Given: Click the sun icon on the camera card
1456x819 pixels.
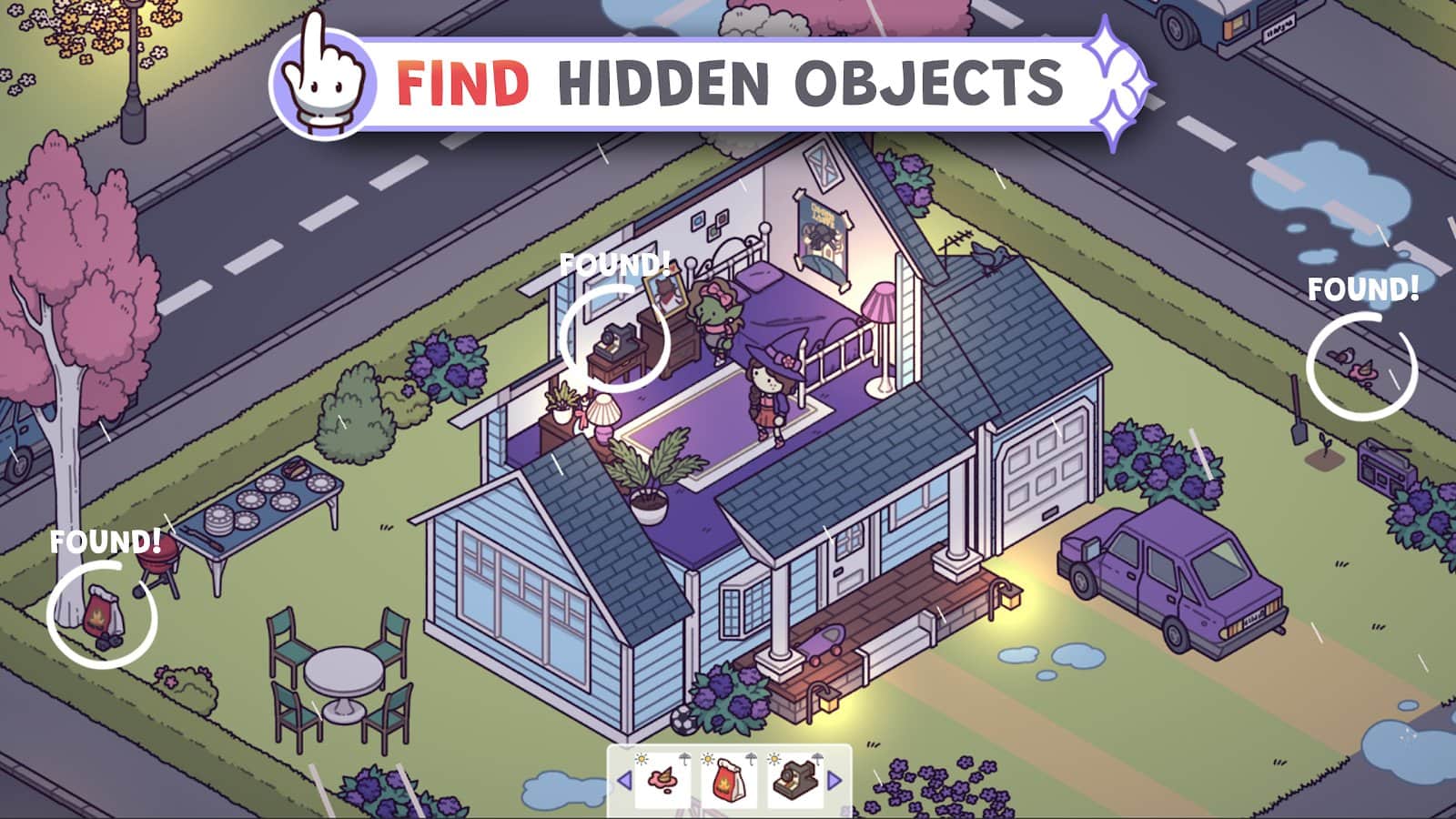Looking at the screenshot, I should pos(773,759).
